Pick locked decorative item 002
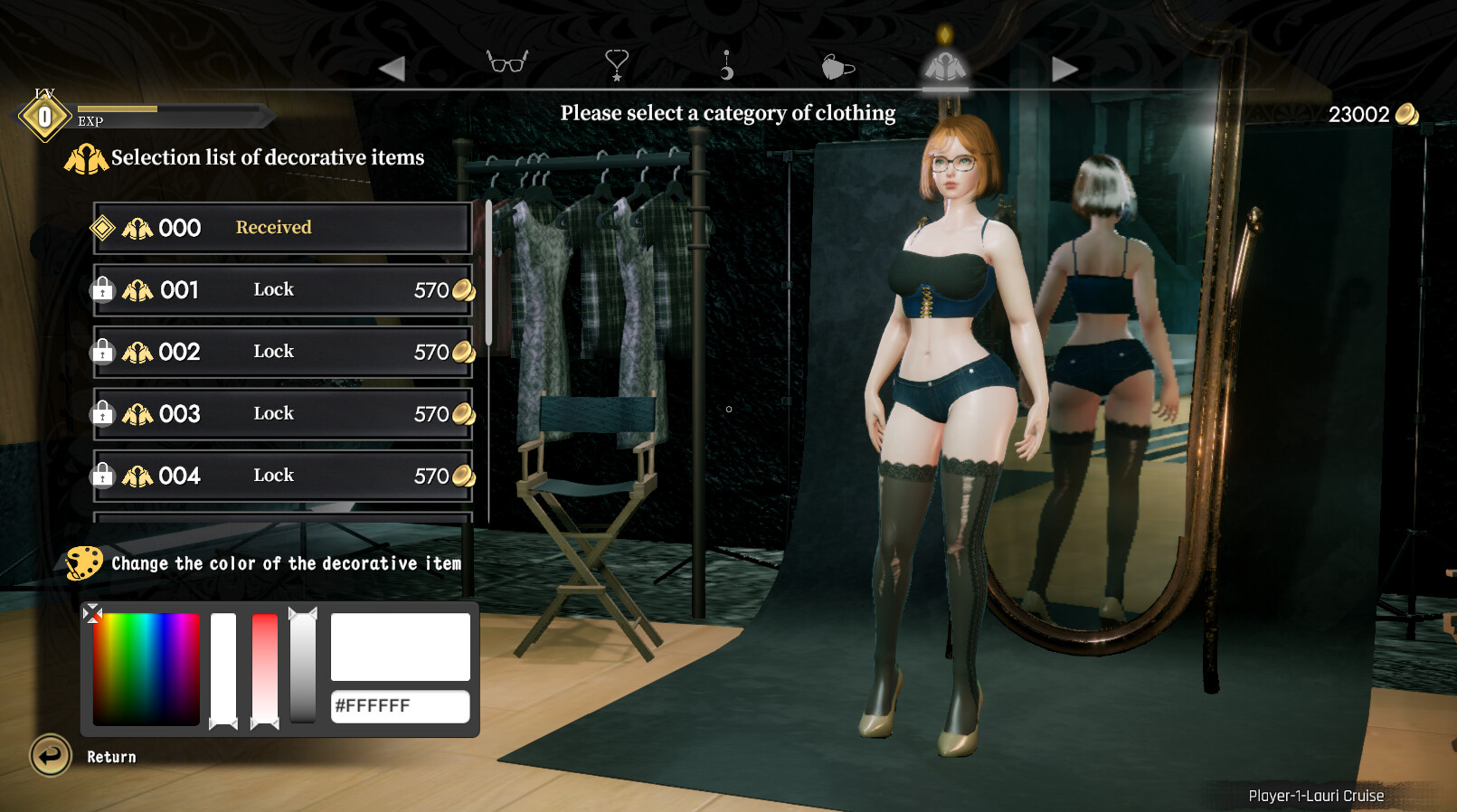This screenshot has width=1457, height=812. 282,352
